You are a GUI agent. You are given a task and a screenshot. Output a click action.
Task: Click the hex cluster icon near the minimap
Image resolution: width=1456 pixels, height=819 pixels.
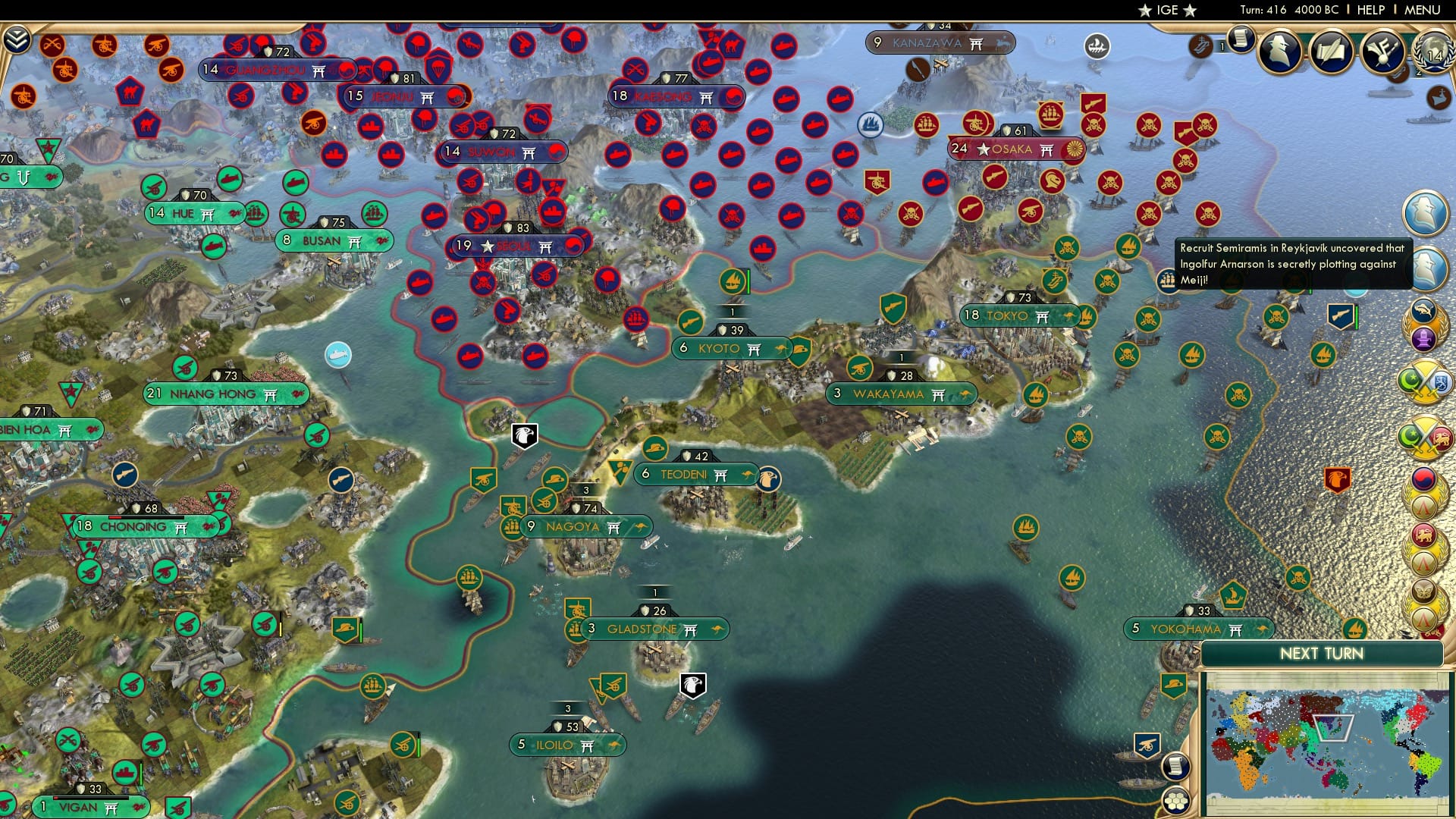point(1175,802)
